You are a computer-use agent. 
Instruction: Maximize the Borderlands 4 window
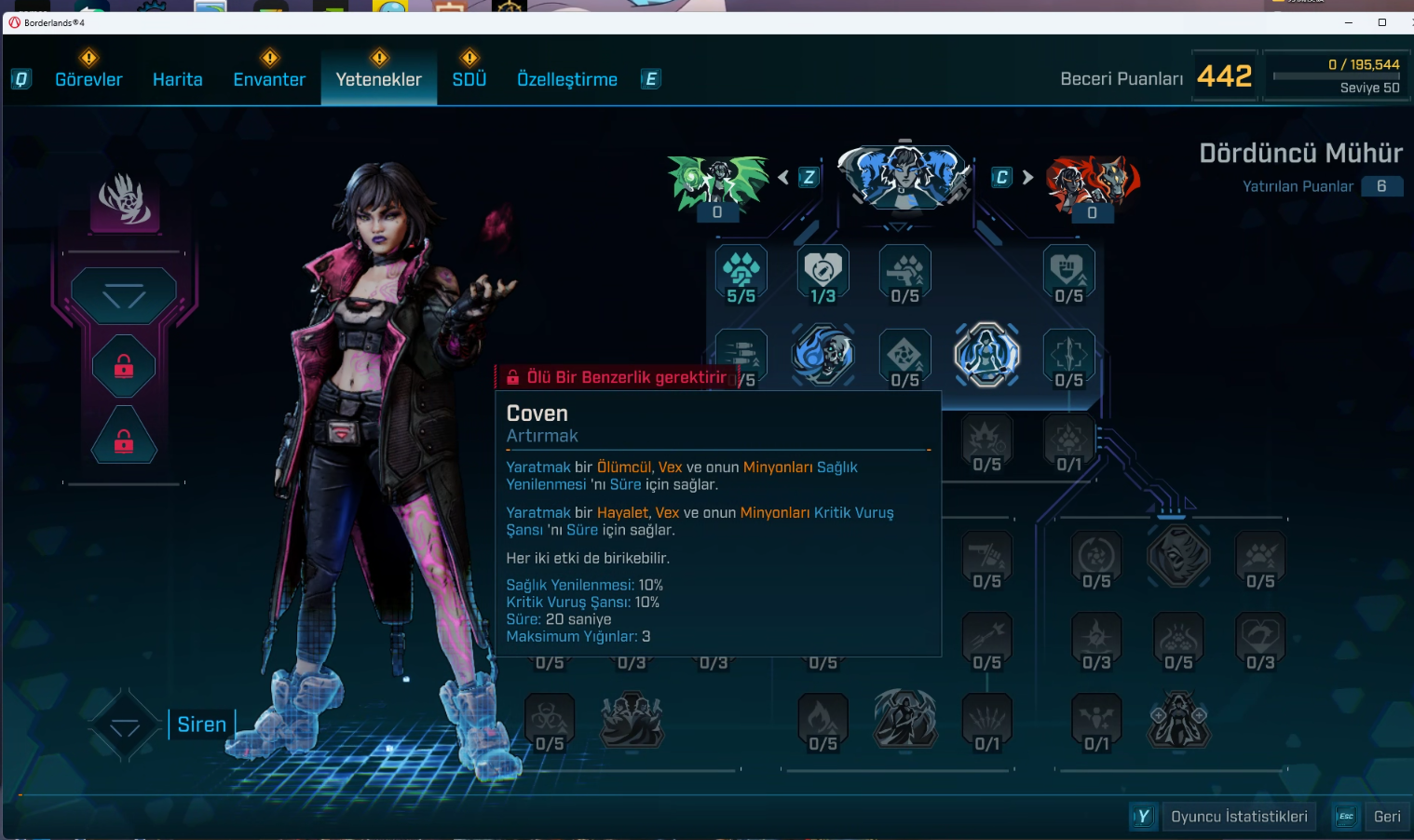(1382, 22)
